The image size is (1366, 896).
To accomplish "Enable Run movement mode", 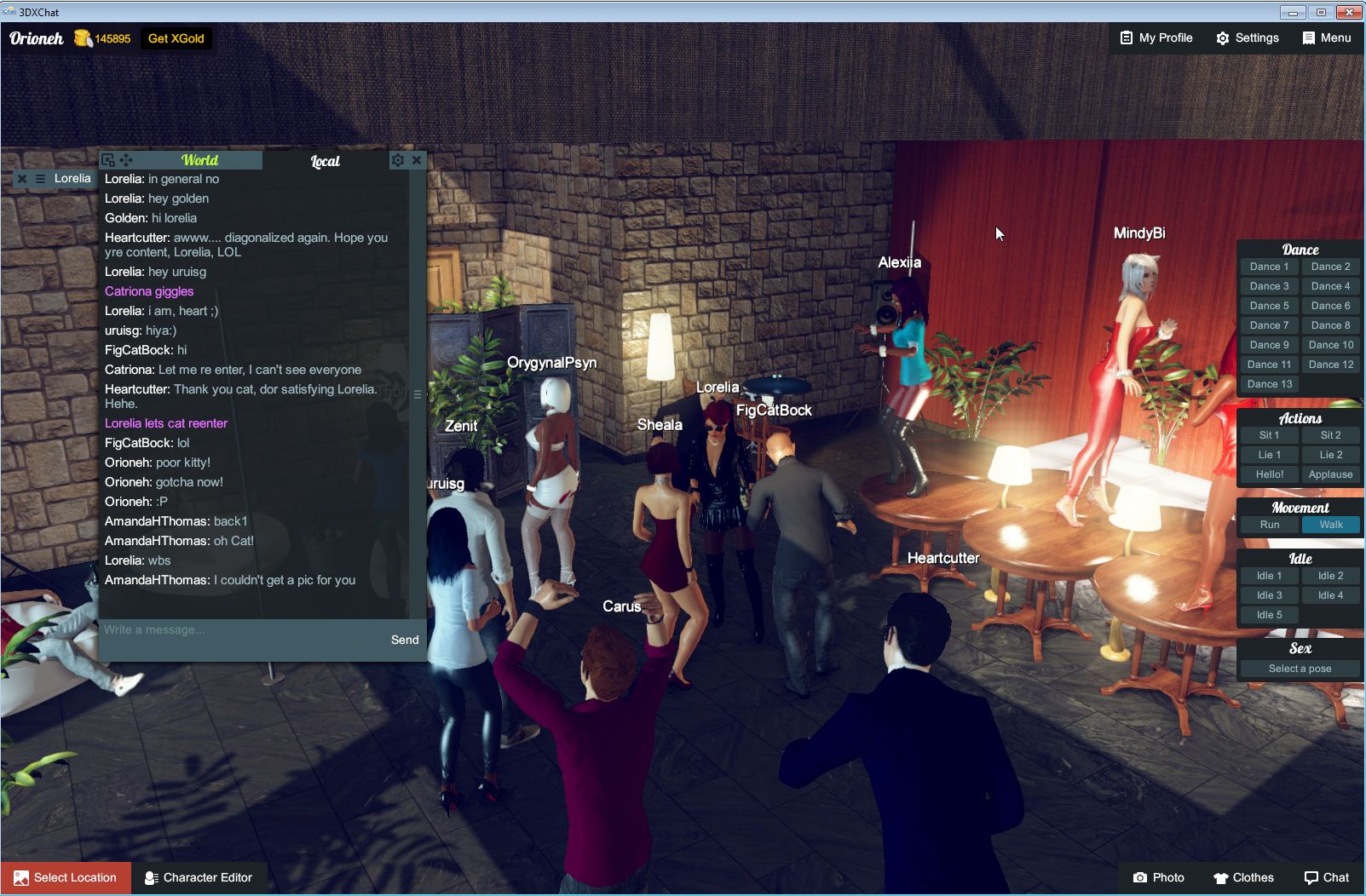I will (x=1269, y=525).
